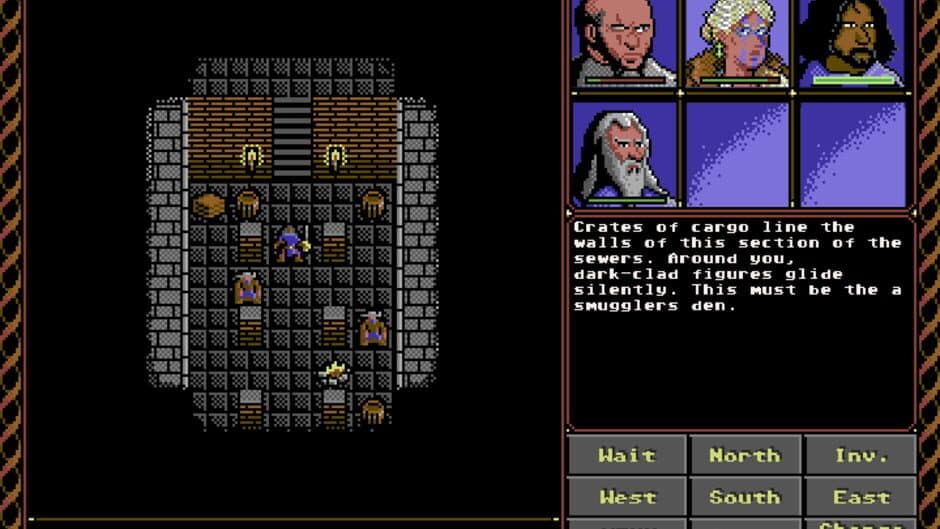The width and height of the screenshot is (940, 529).
Task: Move the party North
Action: 744,455
